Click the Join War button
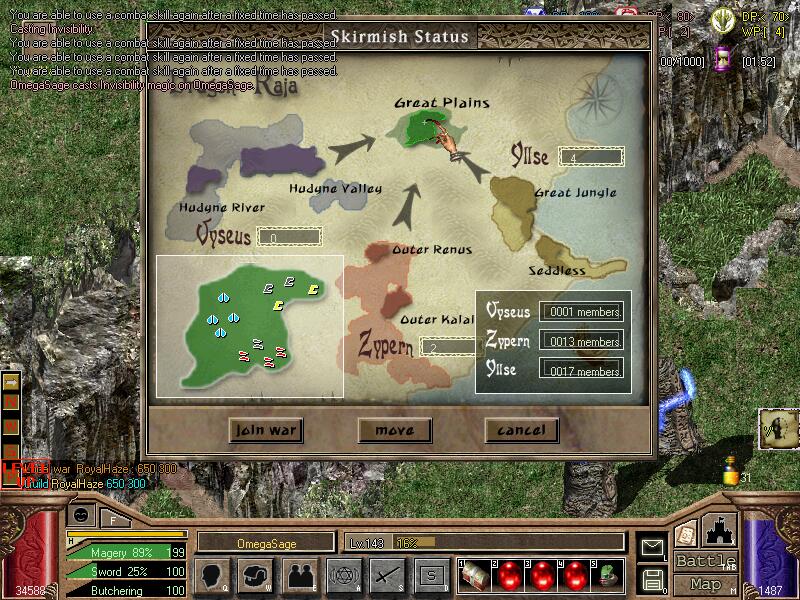800x600 pixels. click(266, 430)
